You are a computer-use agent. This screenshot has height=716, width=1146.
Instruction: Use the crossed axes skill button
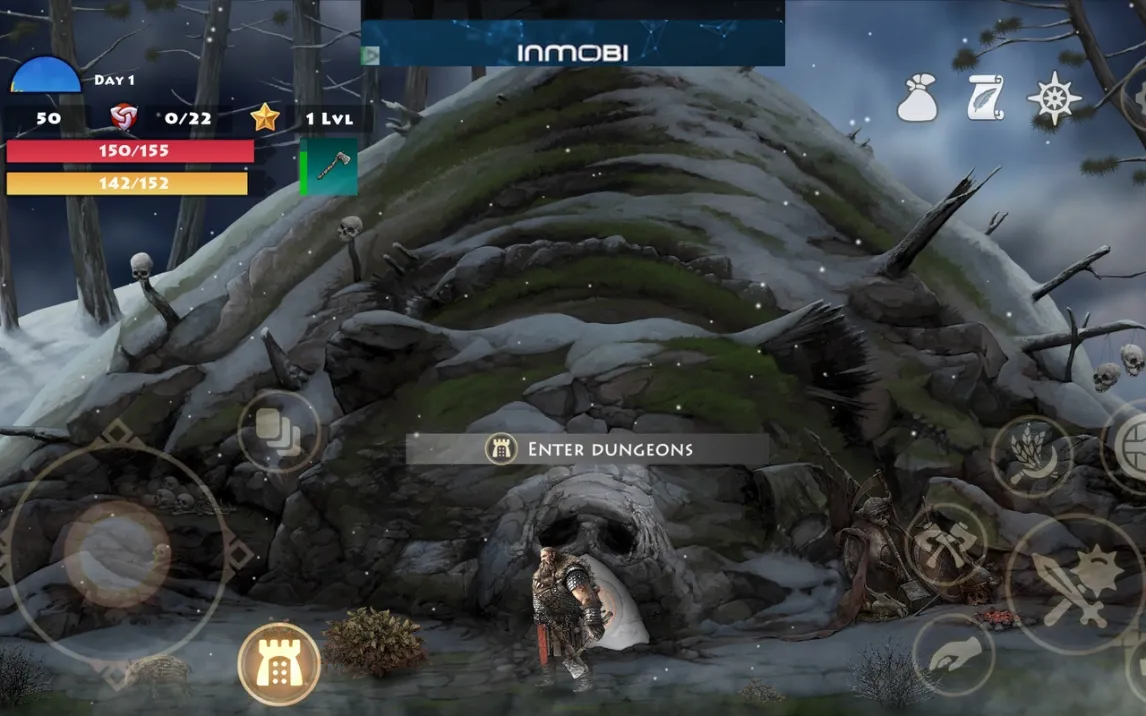945,545
